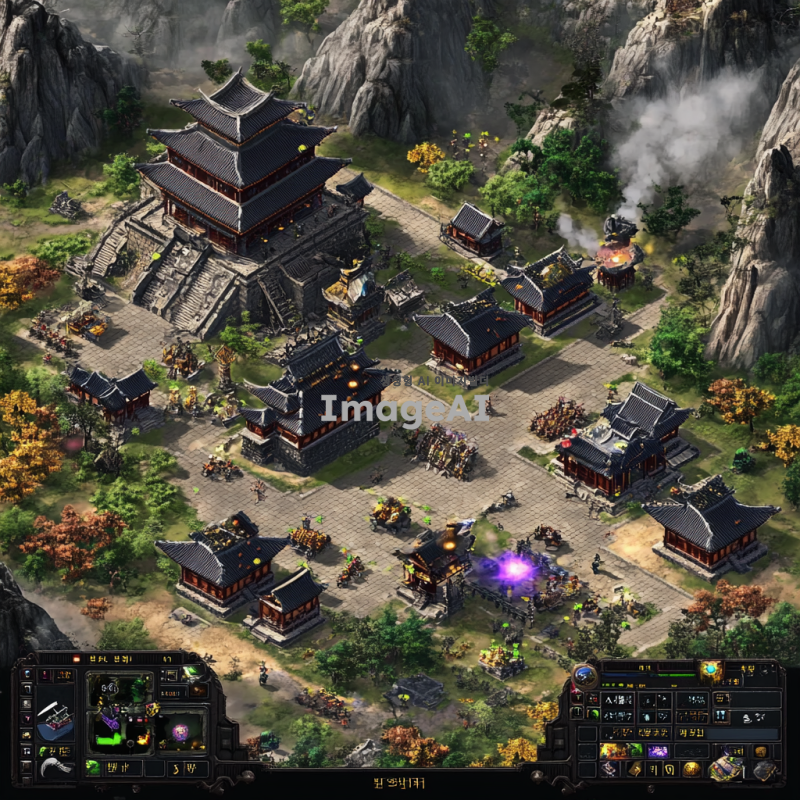Select the glowing cyan gem icon

tap(711, 669)
